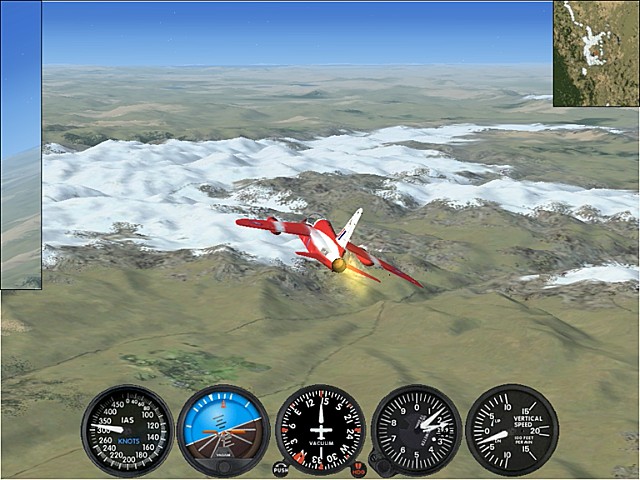Click the vacuum heading indicator gauge

(x=320, y=430)
